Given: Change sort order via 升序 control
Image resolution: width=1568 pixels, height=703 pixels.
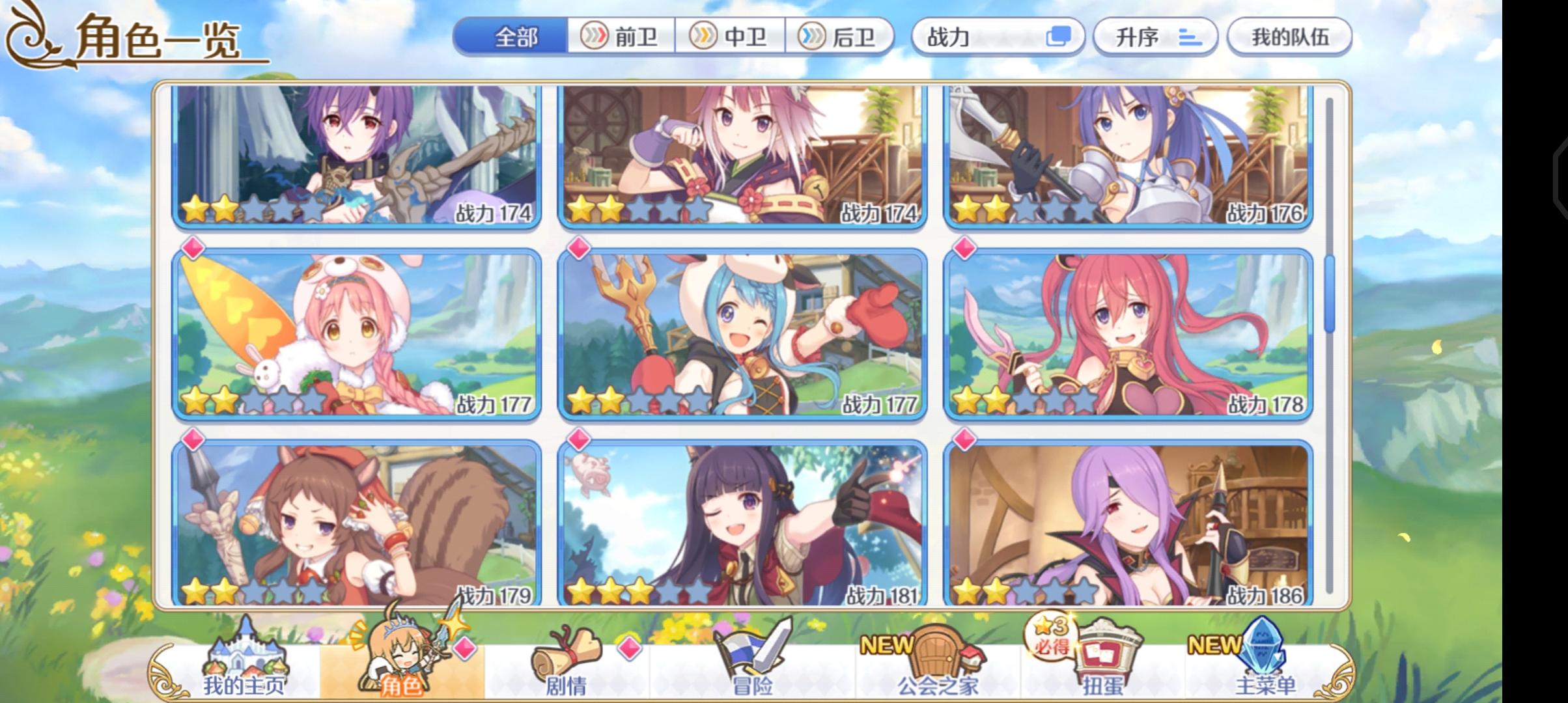Looking at the screenshot, I should pos(1155,38).
